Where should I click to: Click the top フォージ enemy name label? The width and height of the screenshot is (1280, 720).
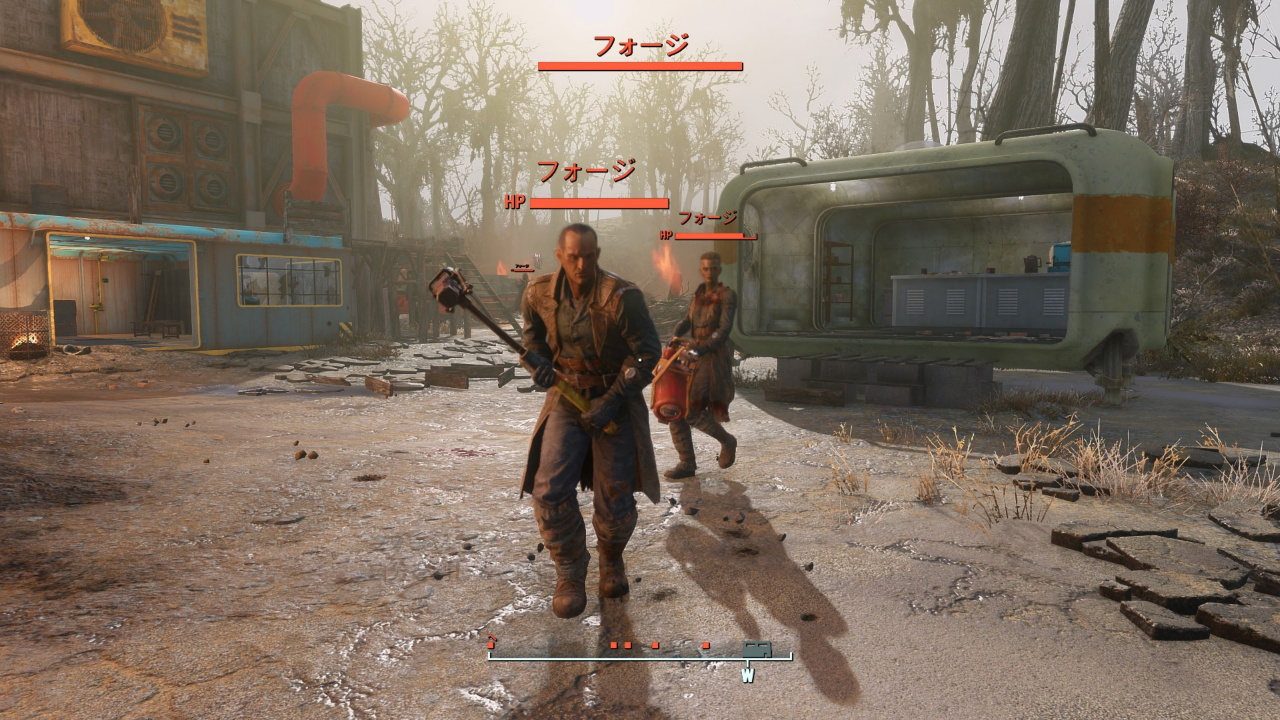(x=640, y=45)
